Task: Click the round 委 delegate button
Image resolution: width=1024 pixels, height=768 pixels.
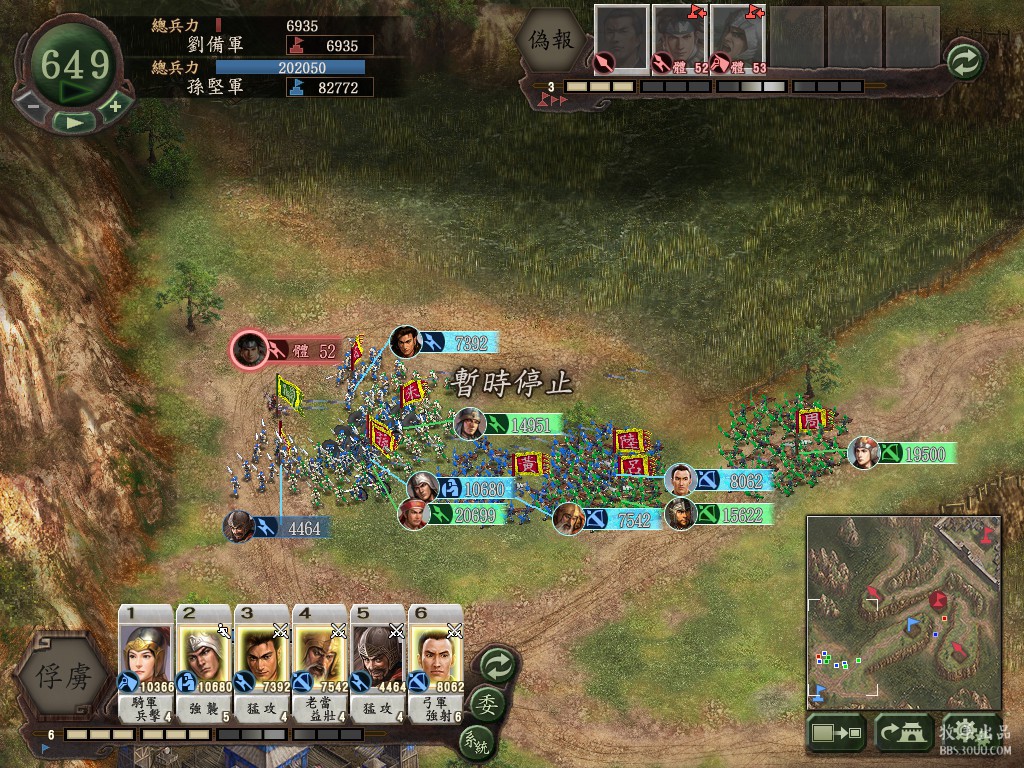Action: point(488,703)
